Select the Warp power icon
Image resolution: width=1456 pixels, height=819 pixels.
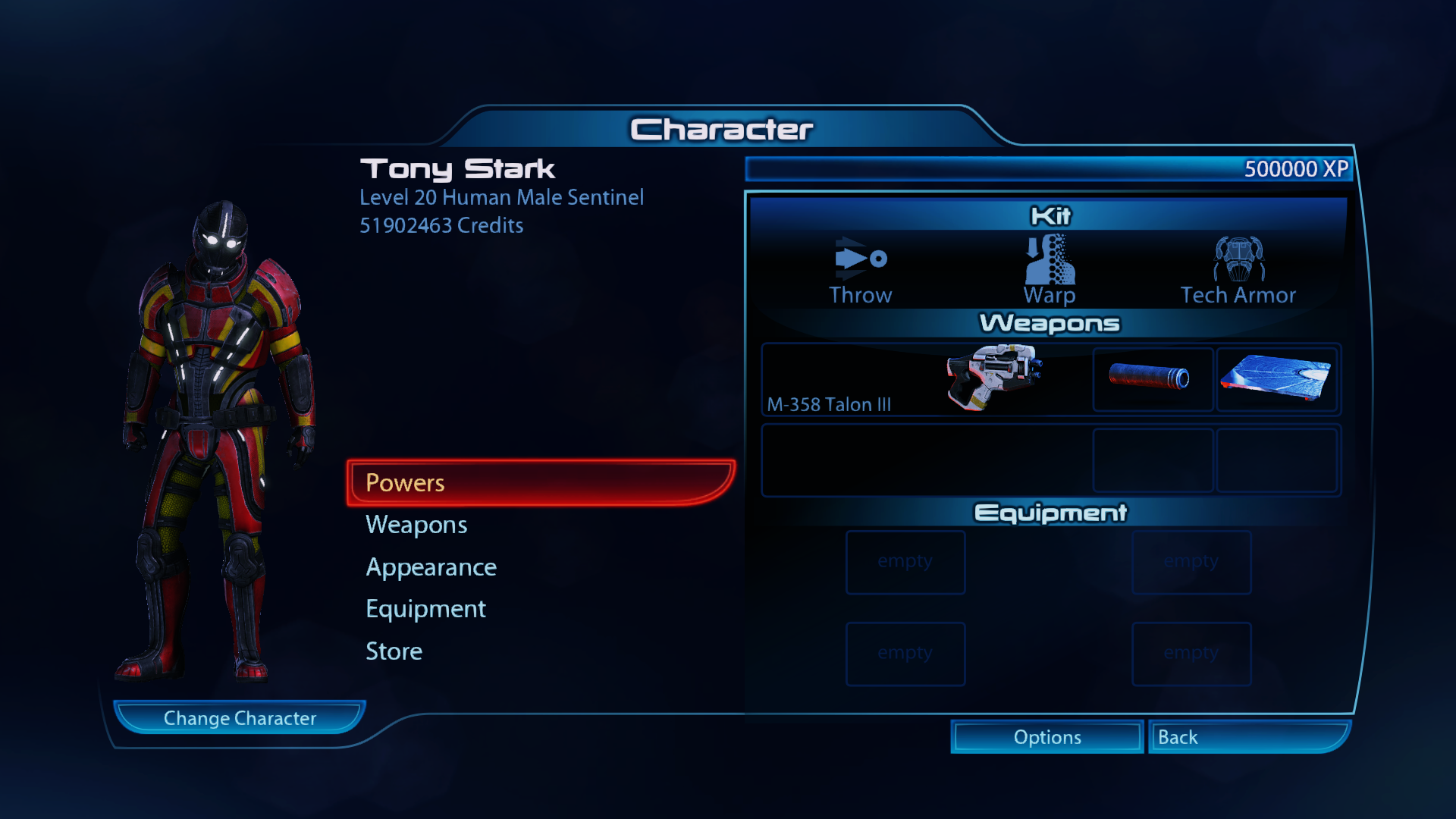(1050, 270)
